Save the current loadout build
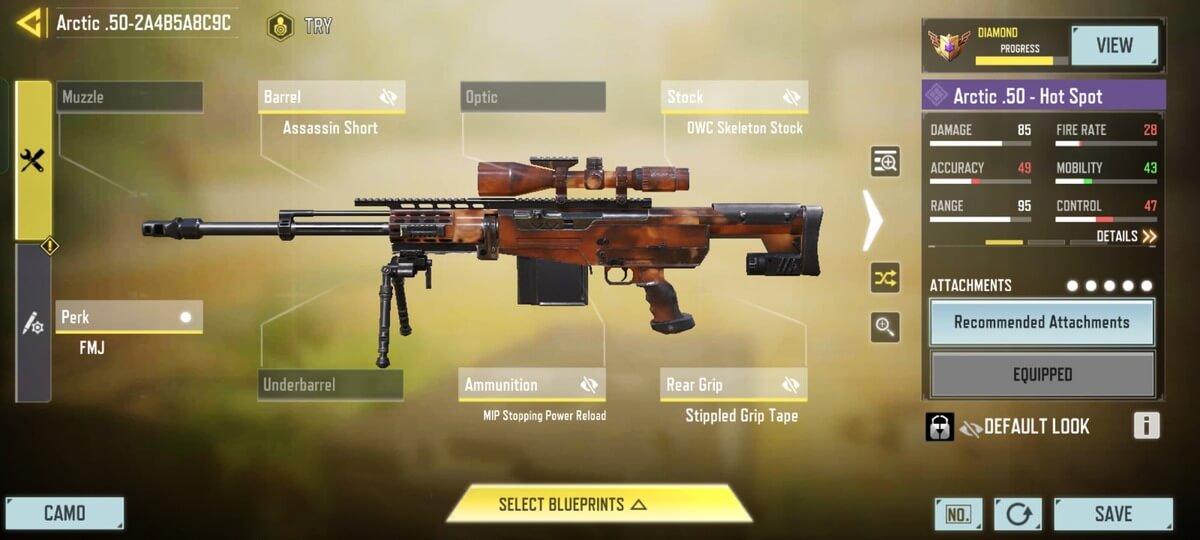1200x540 pixels. coord(1112,514)
